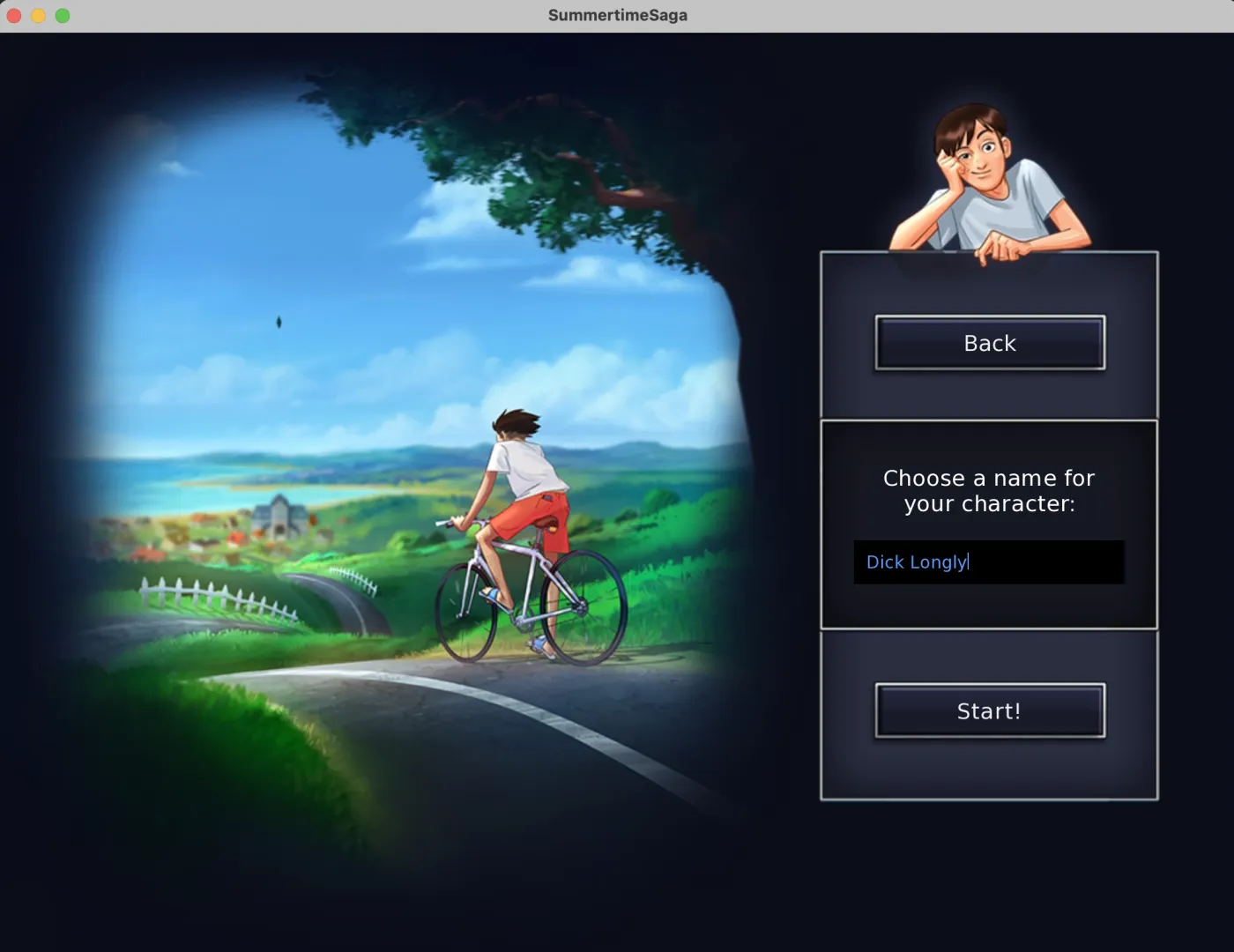Click the Back button

point(989,343)
